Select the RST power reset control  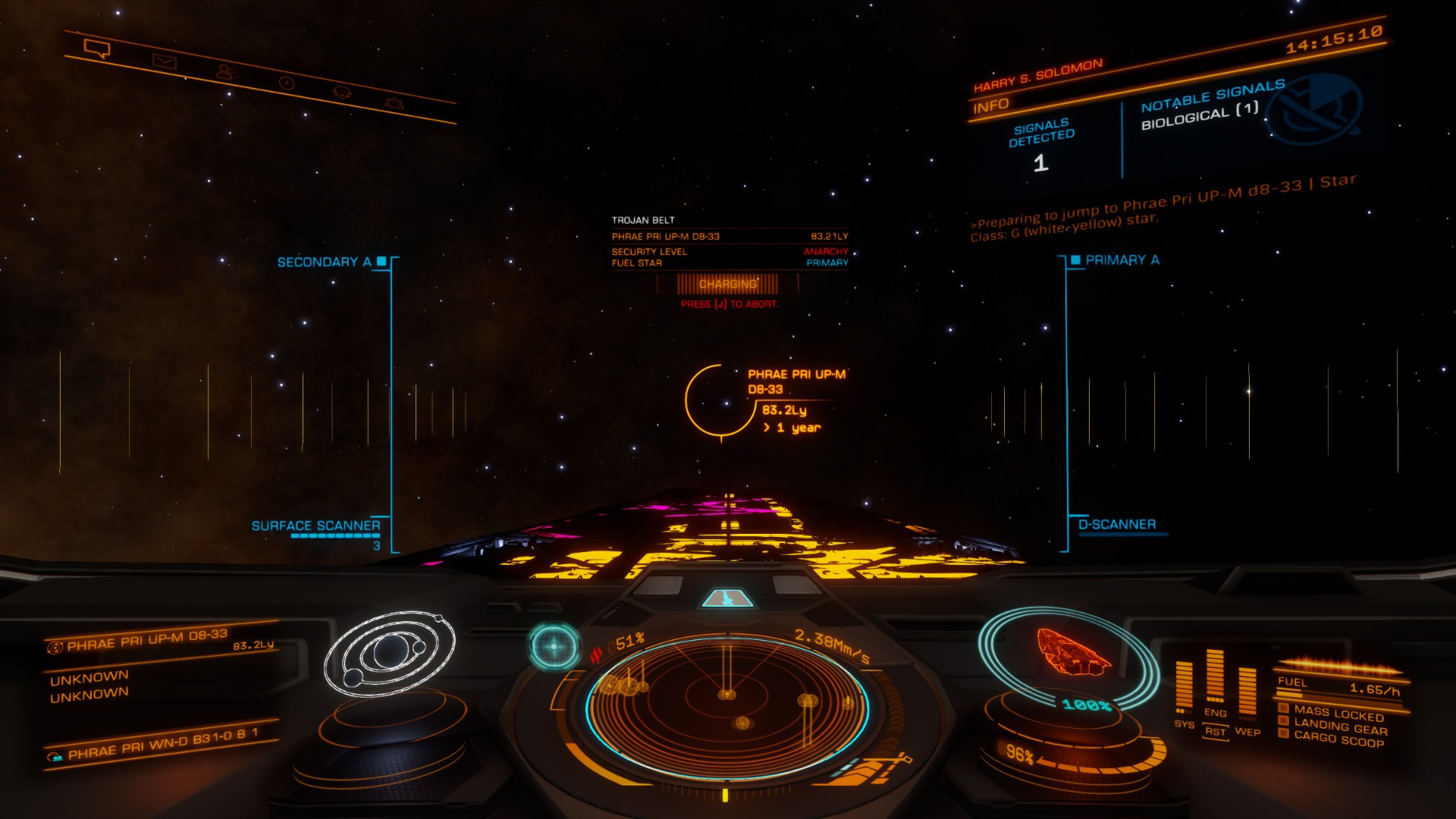coord(1215,732)
